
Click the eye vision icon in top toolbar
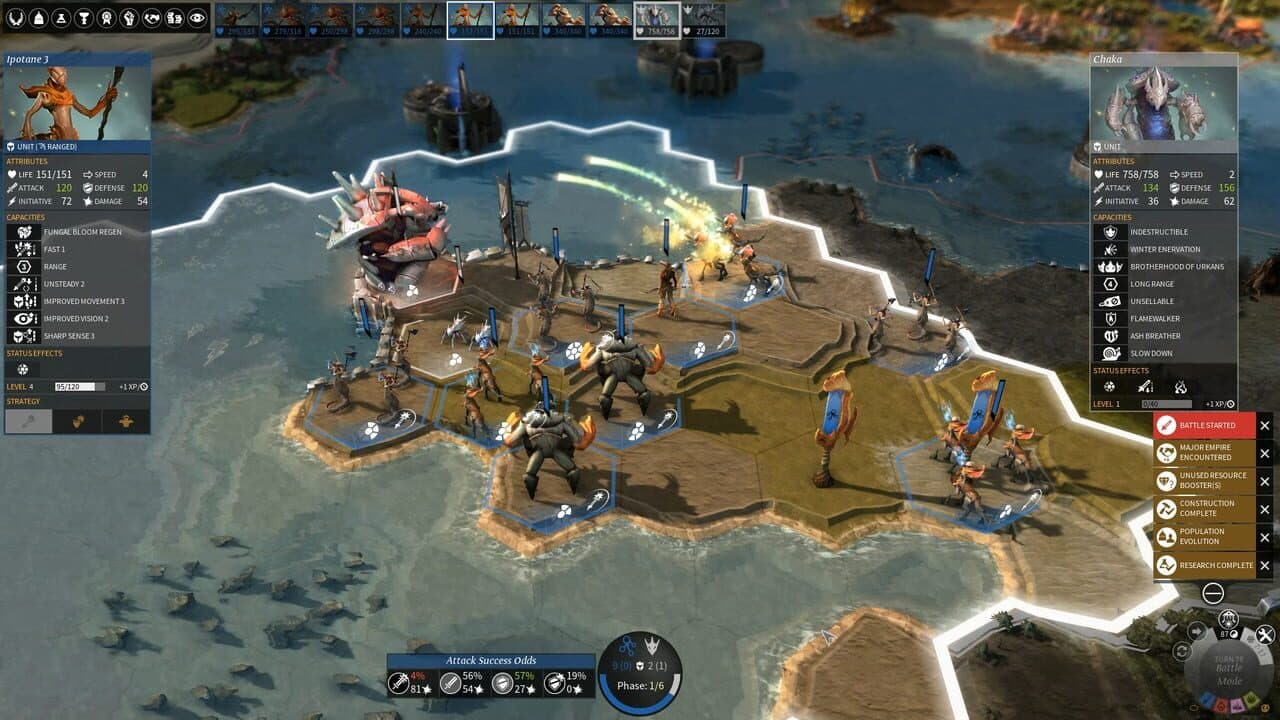pos(198,17)
